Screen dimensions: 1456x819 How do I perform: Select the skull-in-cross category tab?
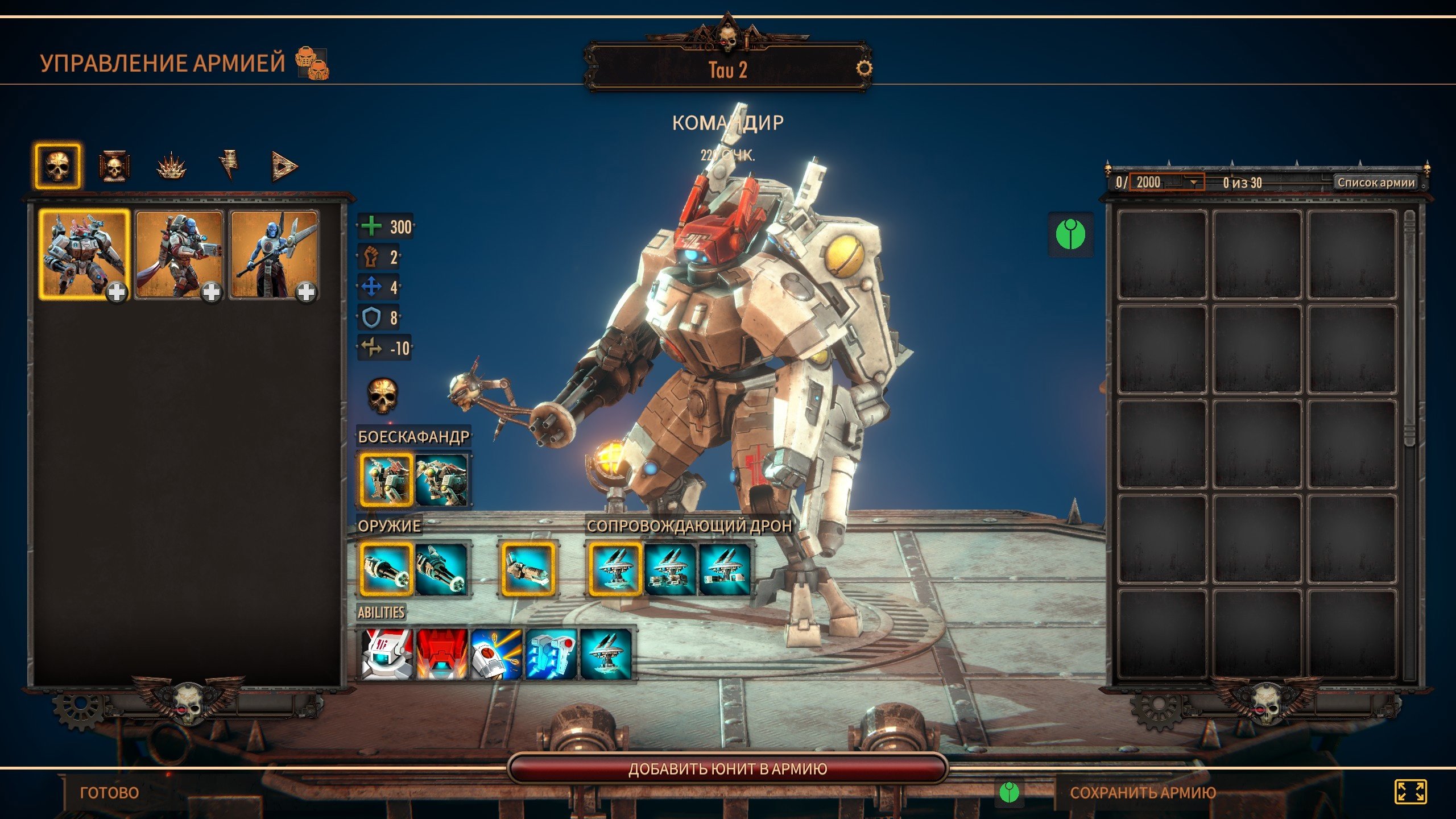[114, 167]
